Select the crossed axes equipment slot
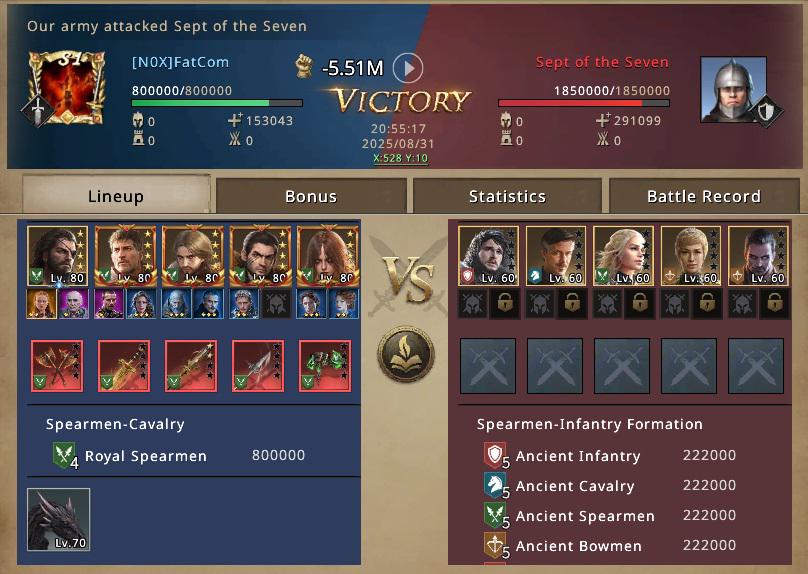 point(57,365)
